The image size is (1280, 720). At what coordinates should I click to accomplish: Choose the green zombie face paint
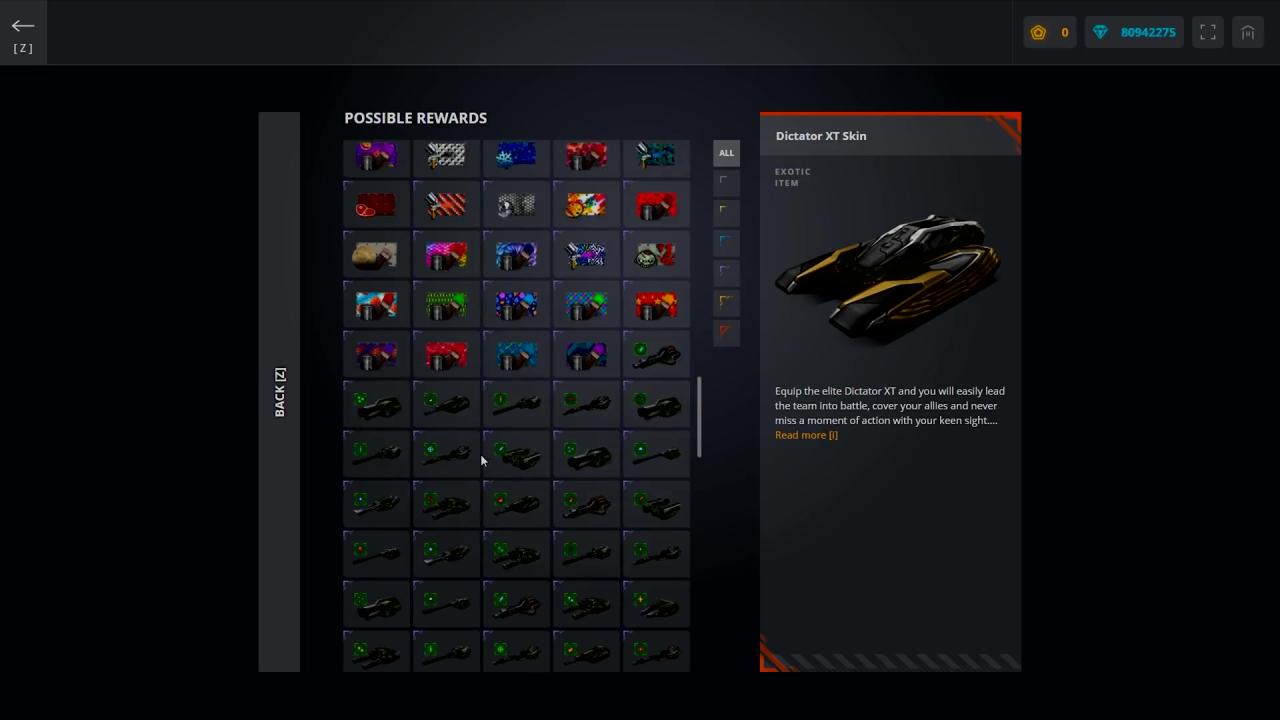point(656,256)
